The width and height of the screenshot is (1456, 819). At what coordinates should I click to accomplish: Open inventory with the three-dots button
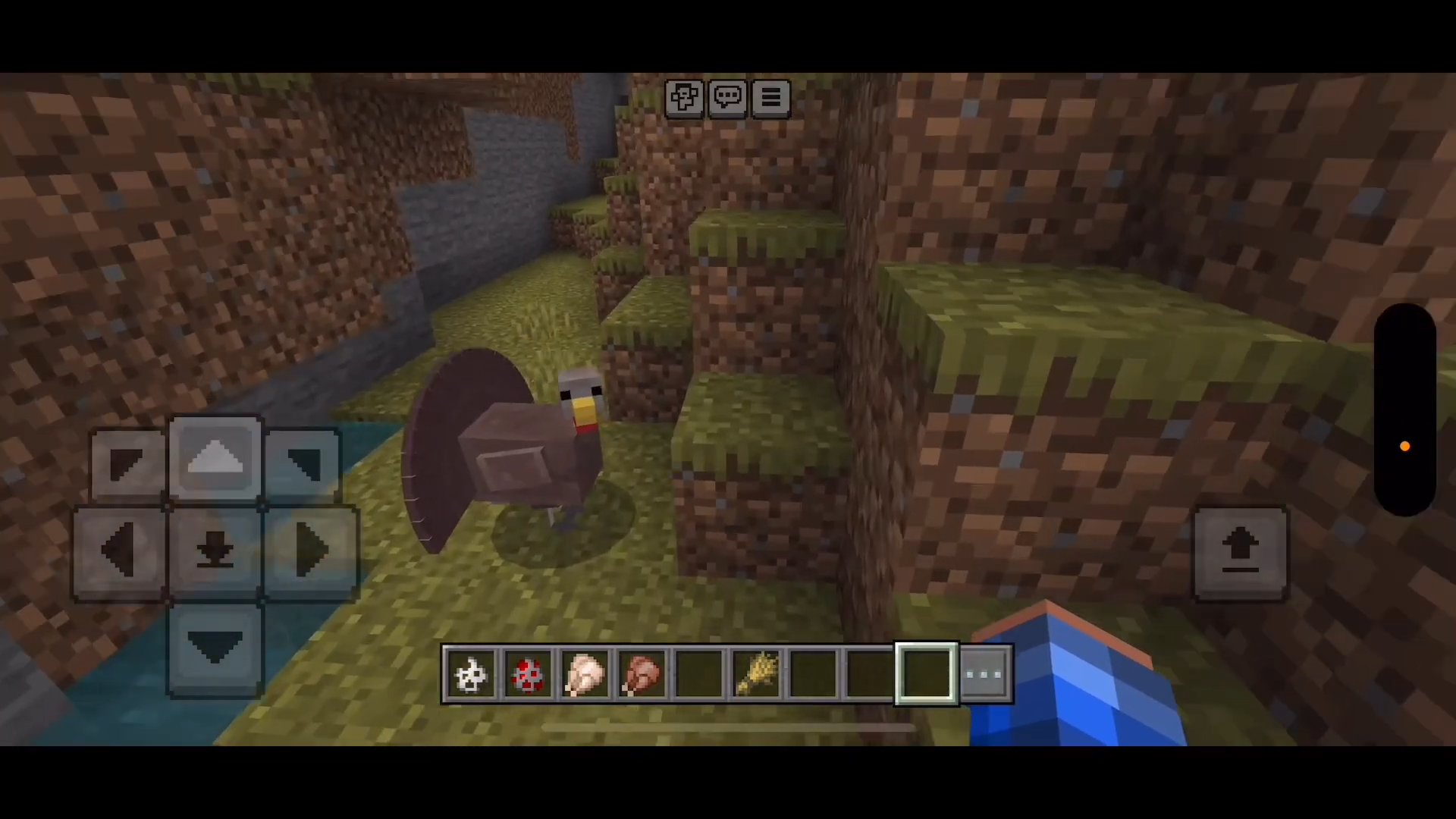coord(984,674)
